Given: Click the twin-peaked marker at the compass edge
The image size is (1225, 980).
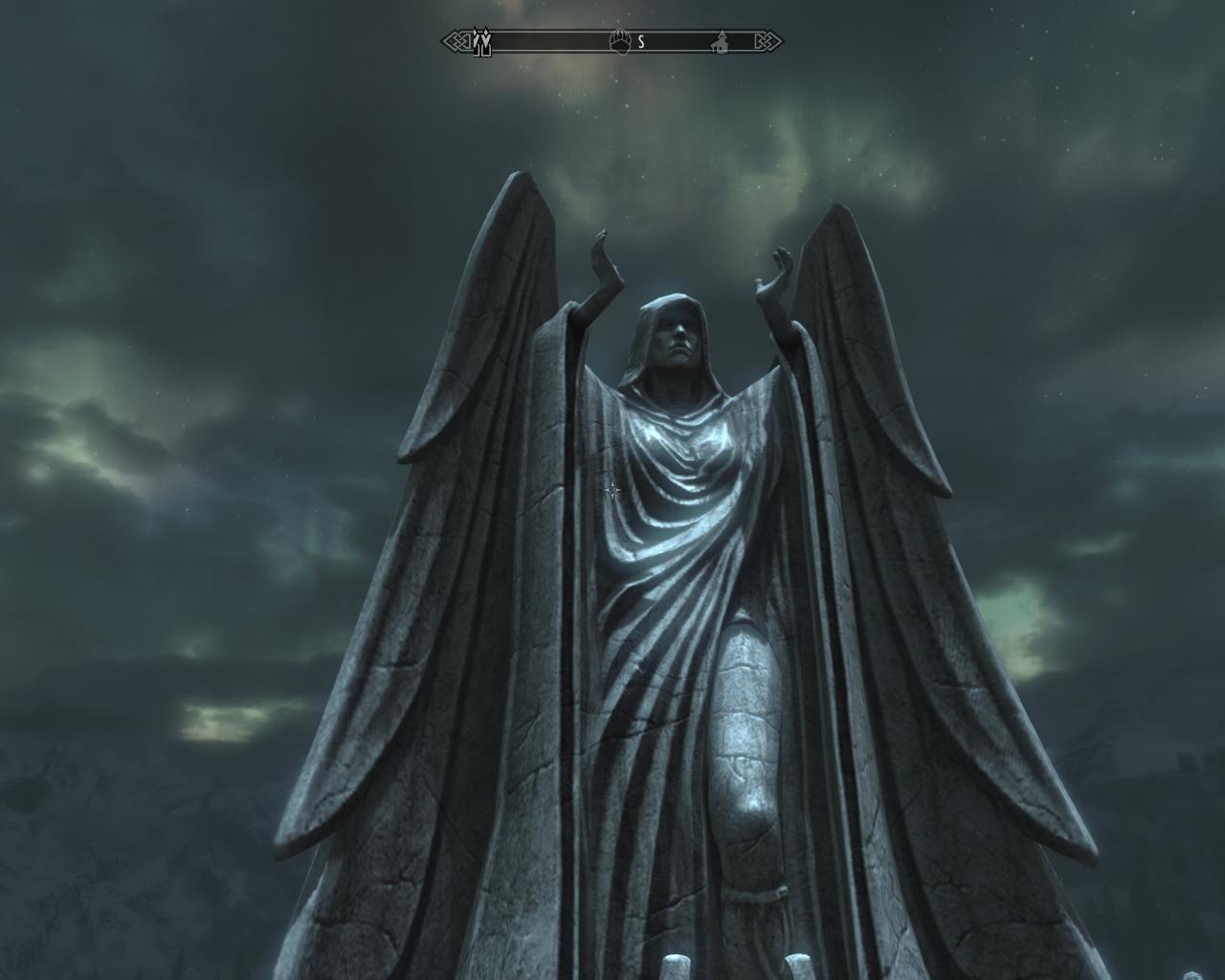Looking at the screenshot, I should coord(483,42).
